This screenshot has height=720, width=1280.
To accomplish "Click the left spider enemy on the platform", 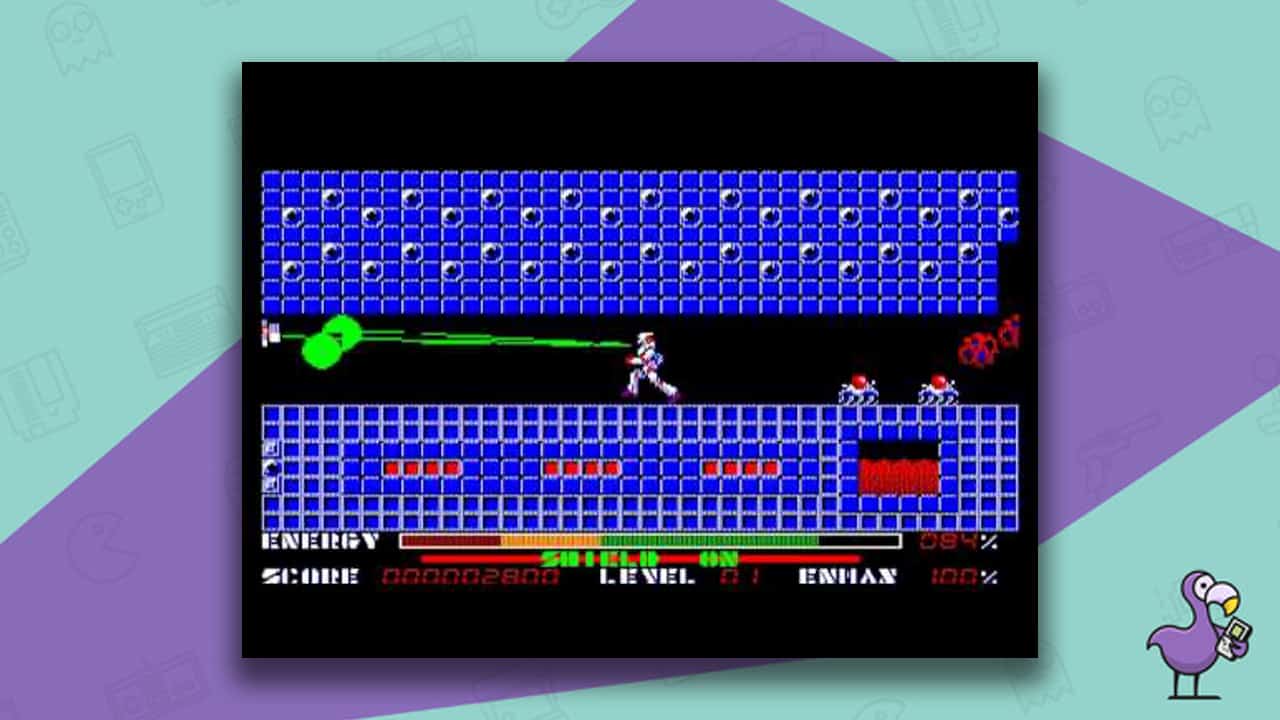I will pos(857,387).
